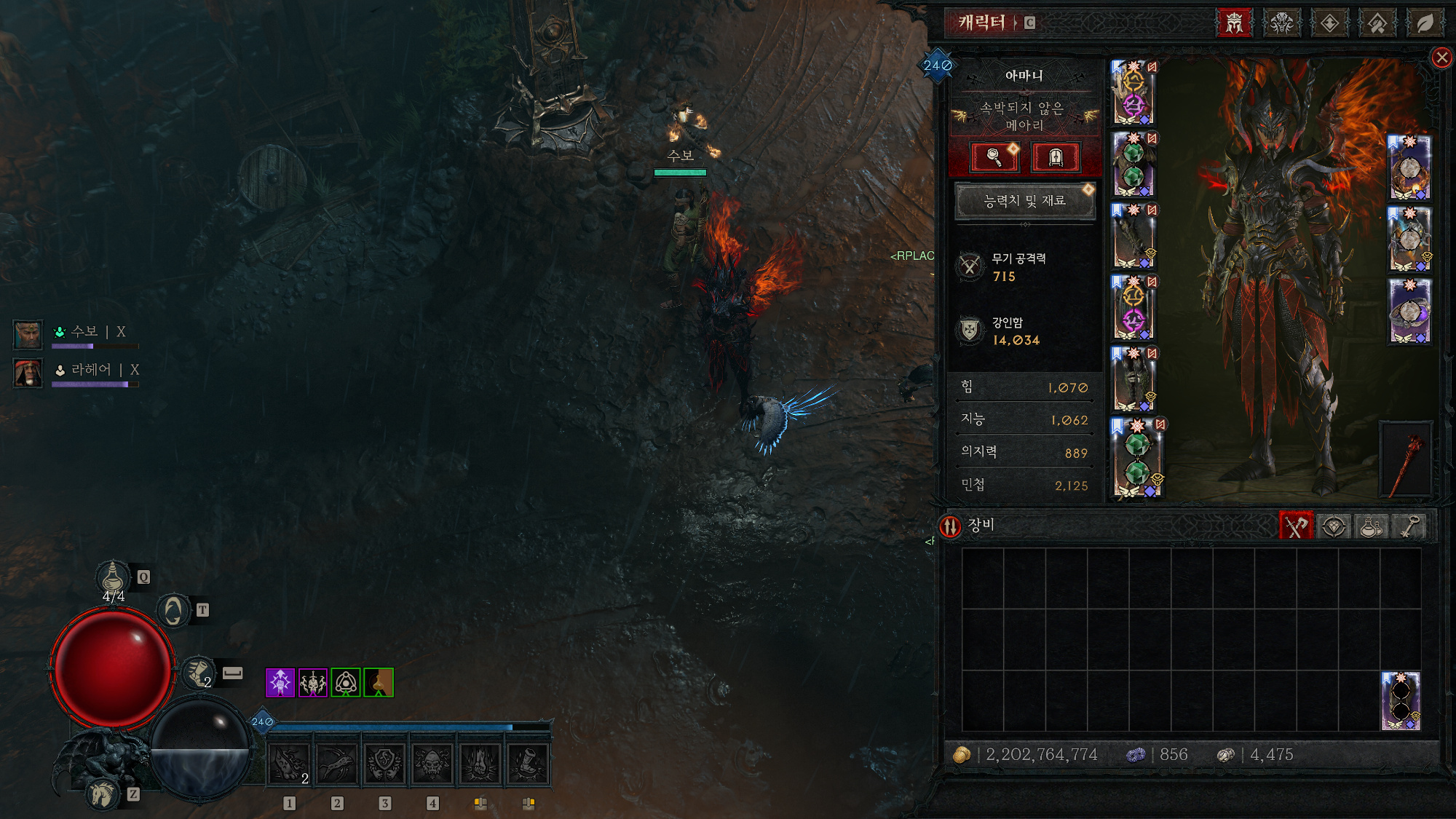The image size is (1456, 819).
Task: Sort inventory with the red arrows button
Action: pyautogui.click(x=950, y=526)
